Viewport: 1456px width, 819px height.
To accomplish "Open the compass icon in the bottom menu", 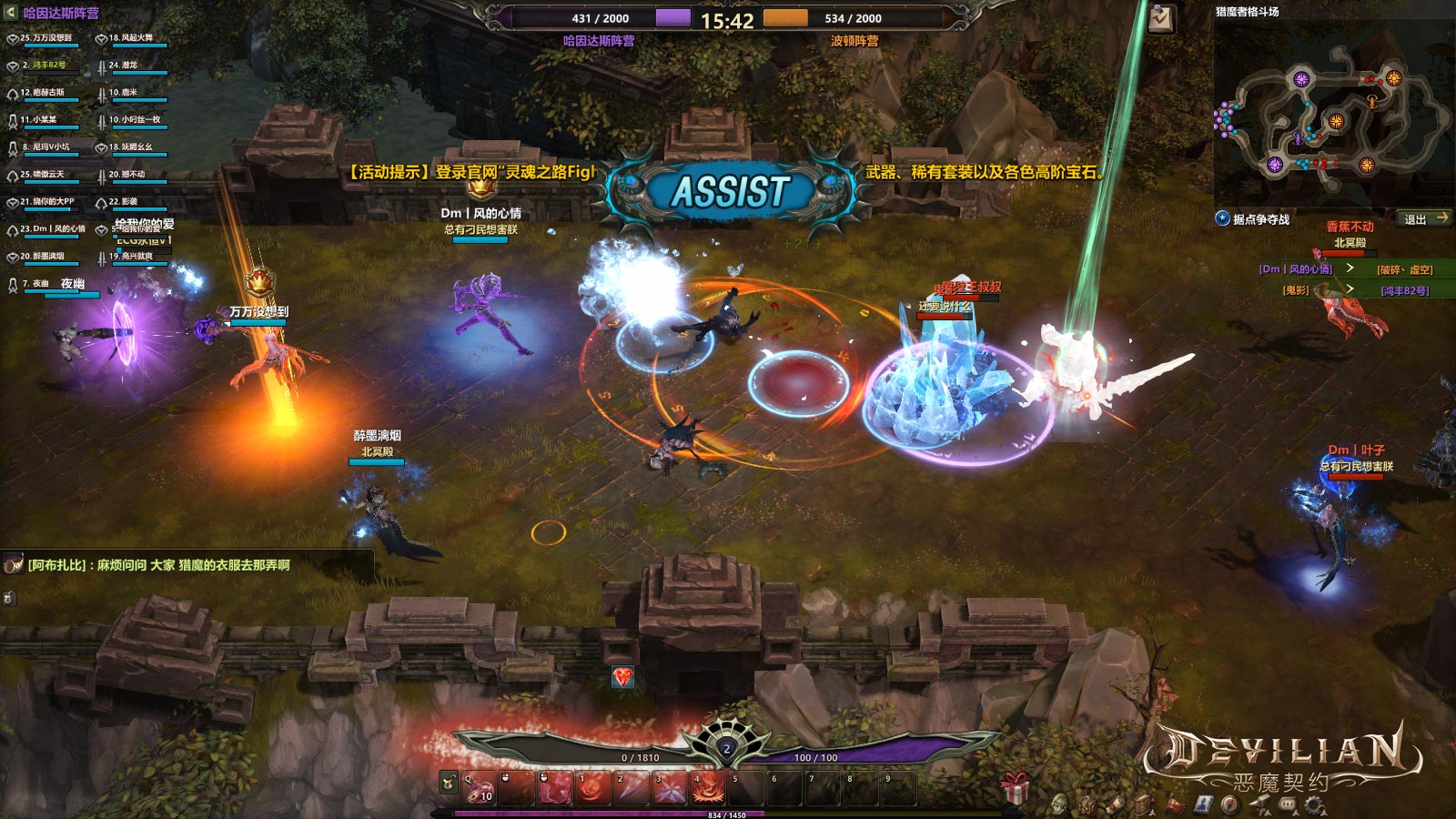I will click(1230, 805).
